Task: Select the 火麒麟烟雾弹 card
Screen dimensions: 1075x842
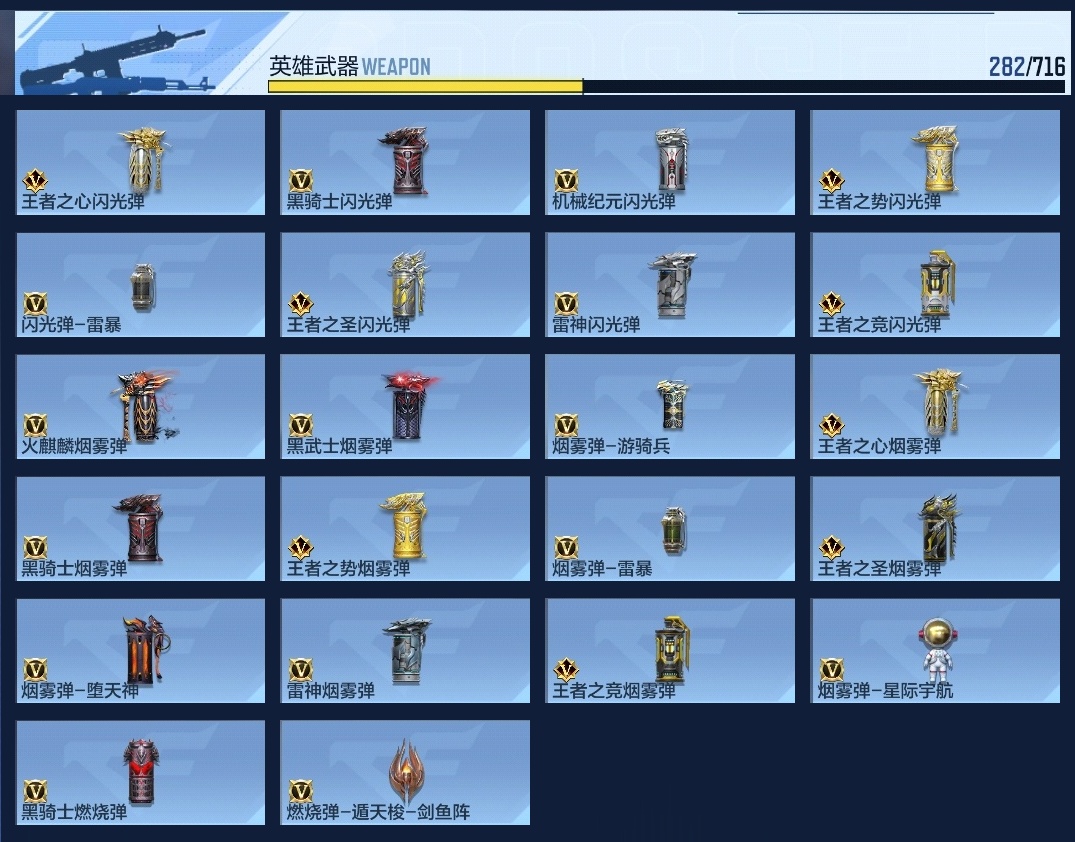Action: pos(141,407)
